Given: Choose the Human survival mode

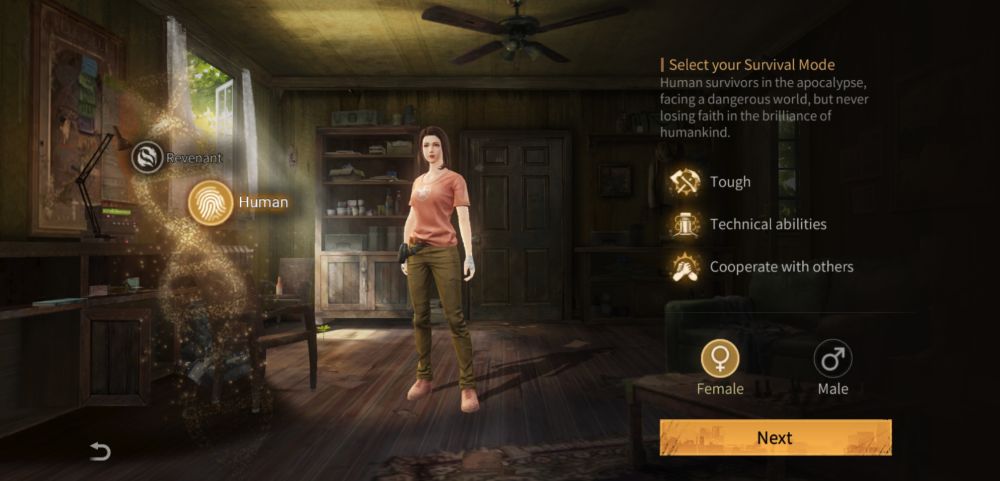Looking at the screenshot, I should coord(211,202).
